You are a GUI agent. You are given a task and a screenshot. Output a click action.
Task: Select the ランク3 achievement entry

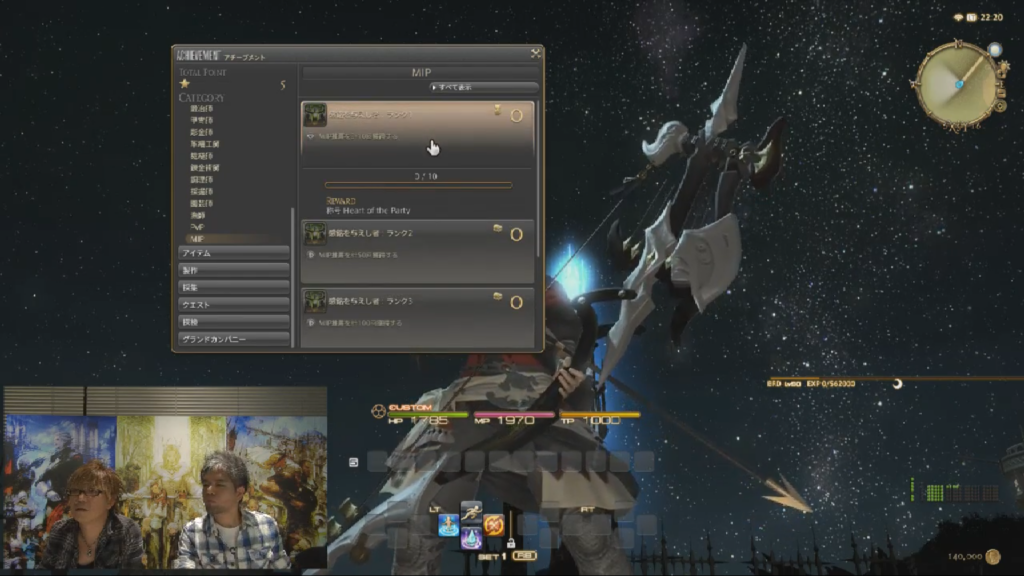click(x=418, y=302)
